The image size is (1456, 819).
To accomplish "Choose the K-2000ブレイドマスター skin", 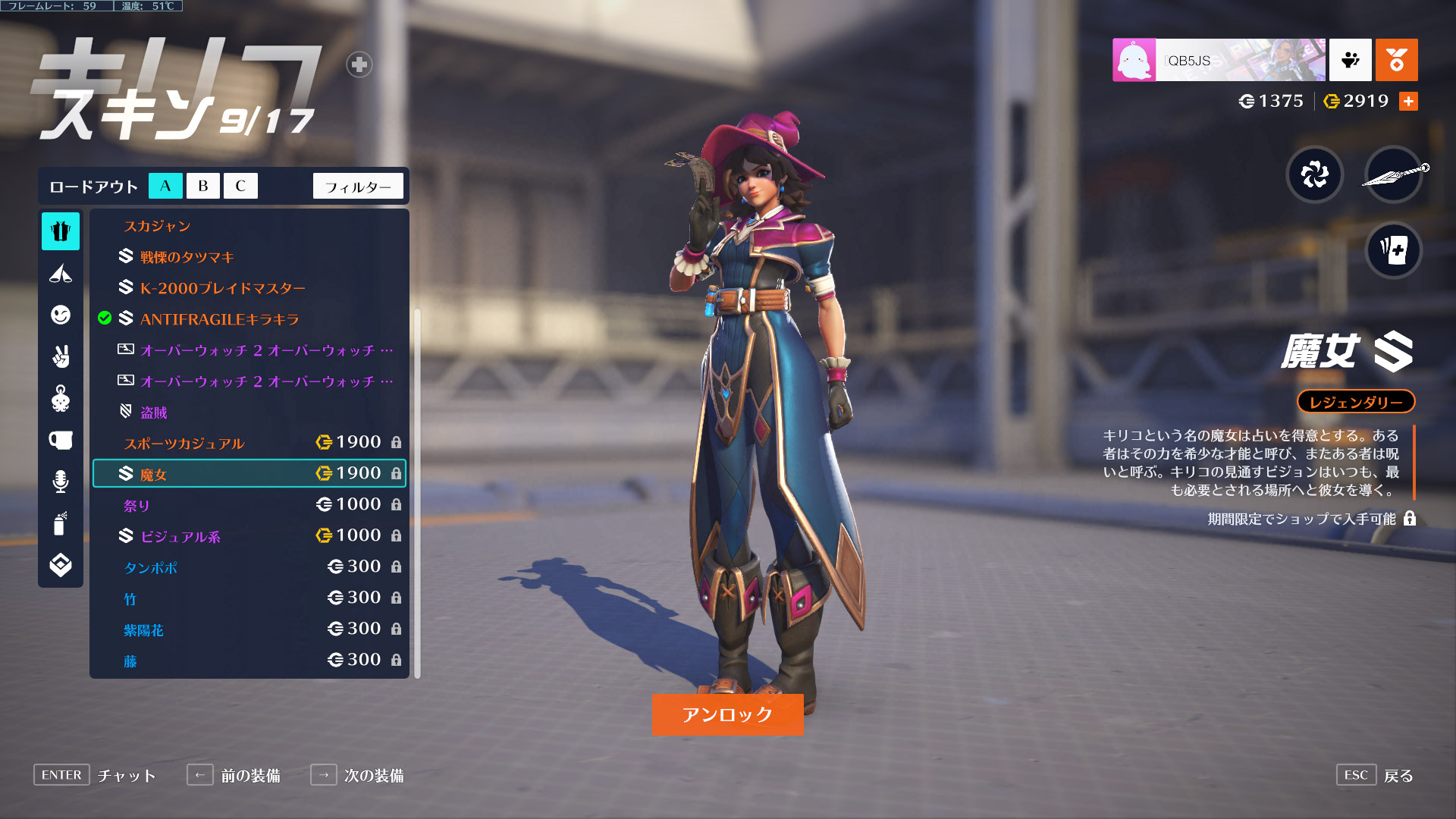I will (222, 288).
